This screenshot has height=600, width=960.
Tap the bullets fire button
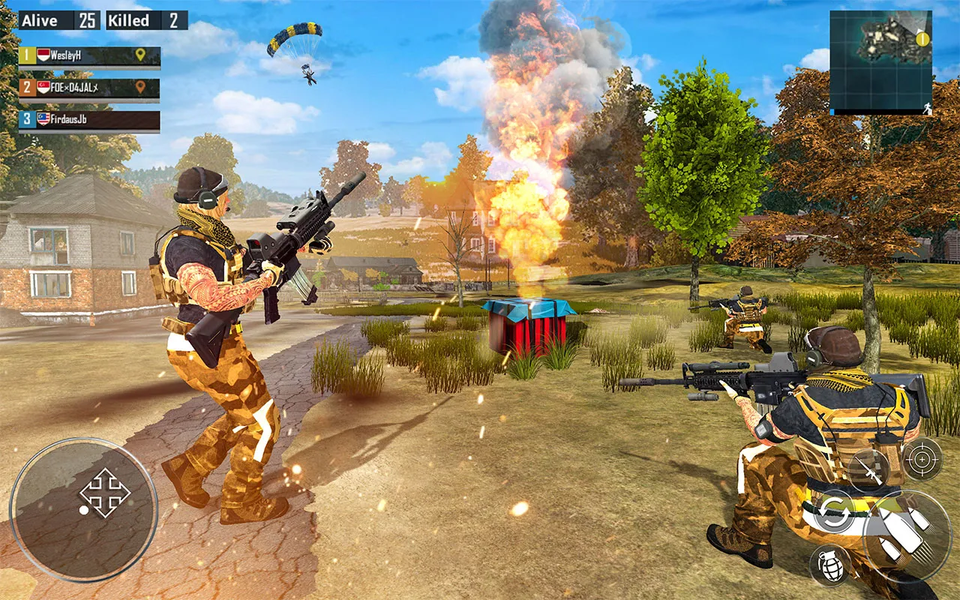907,537
